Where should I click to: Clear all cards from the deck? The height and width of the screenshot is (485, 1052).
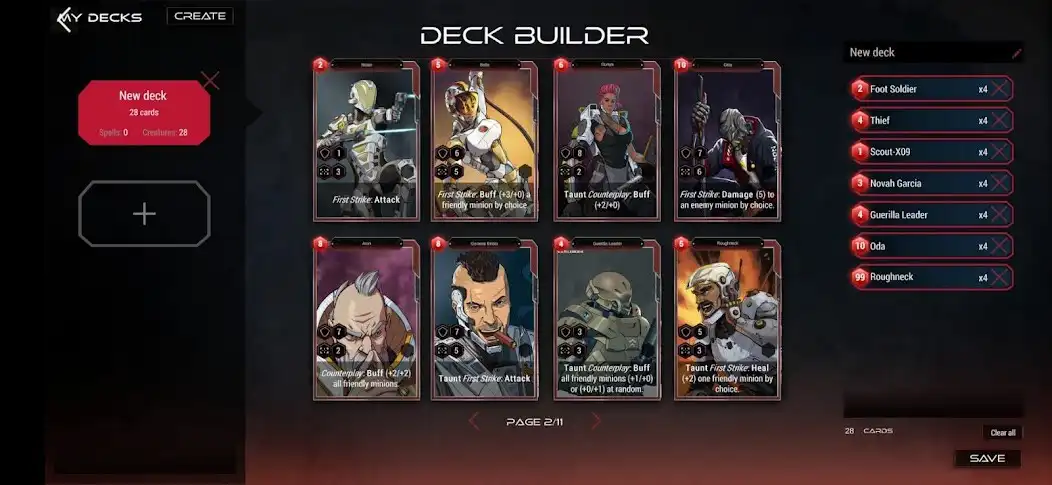pyautogui.click(x=1003, y=433)
